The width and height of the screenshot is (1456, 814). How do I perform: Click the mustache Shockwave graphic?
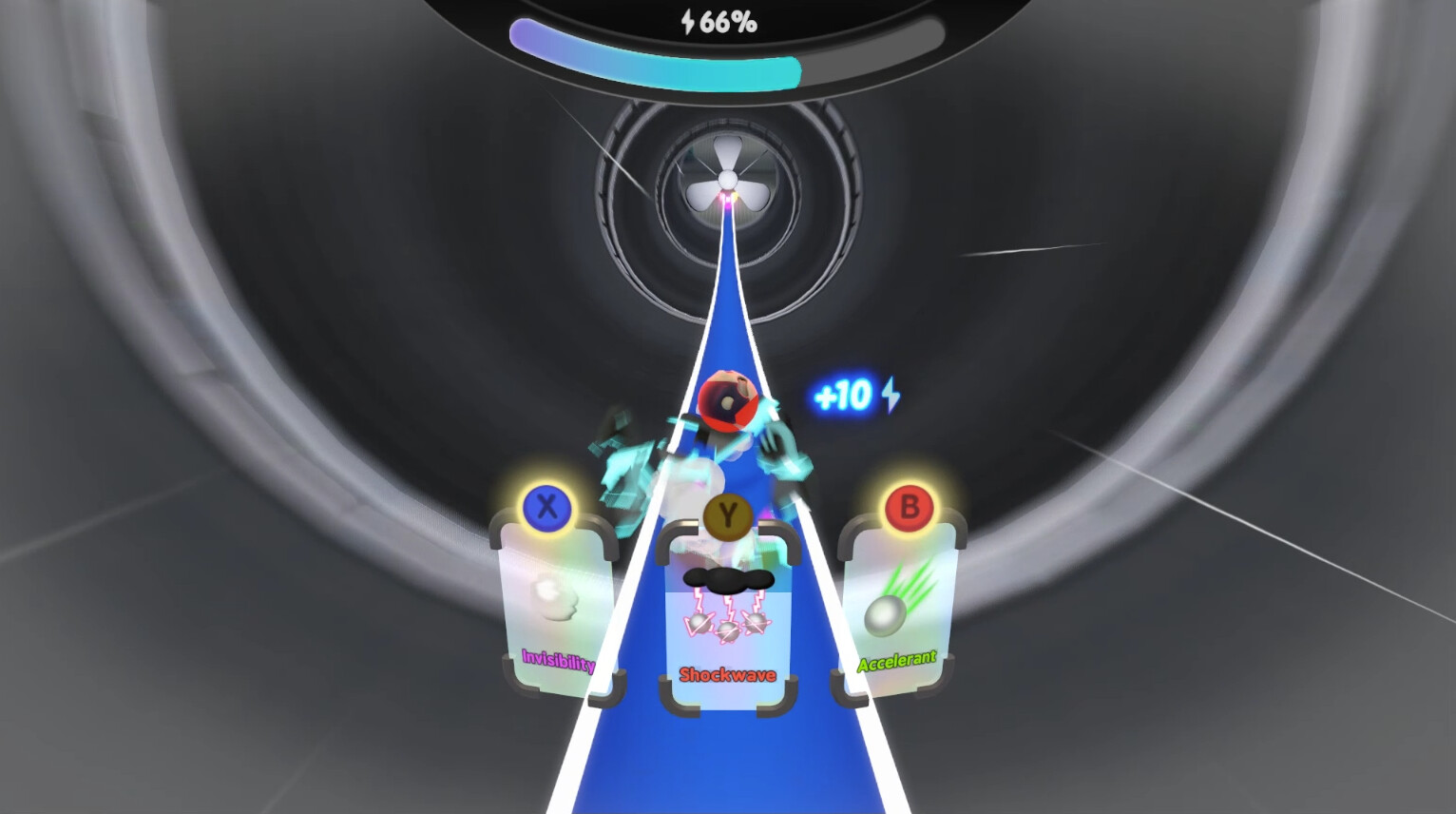click(x=727, y=580)
